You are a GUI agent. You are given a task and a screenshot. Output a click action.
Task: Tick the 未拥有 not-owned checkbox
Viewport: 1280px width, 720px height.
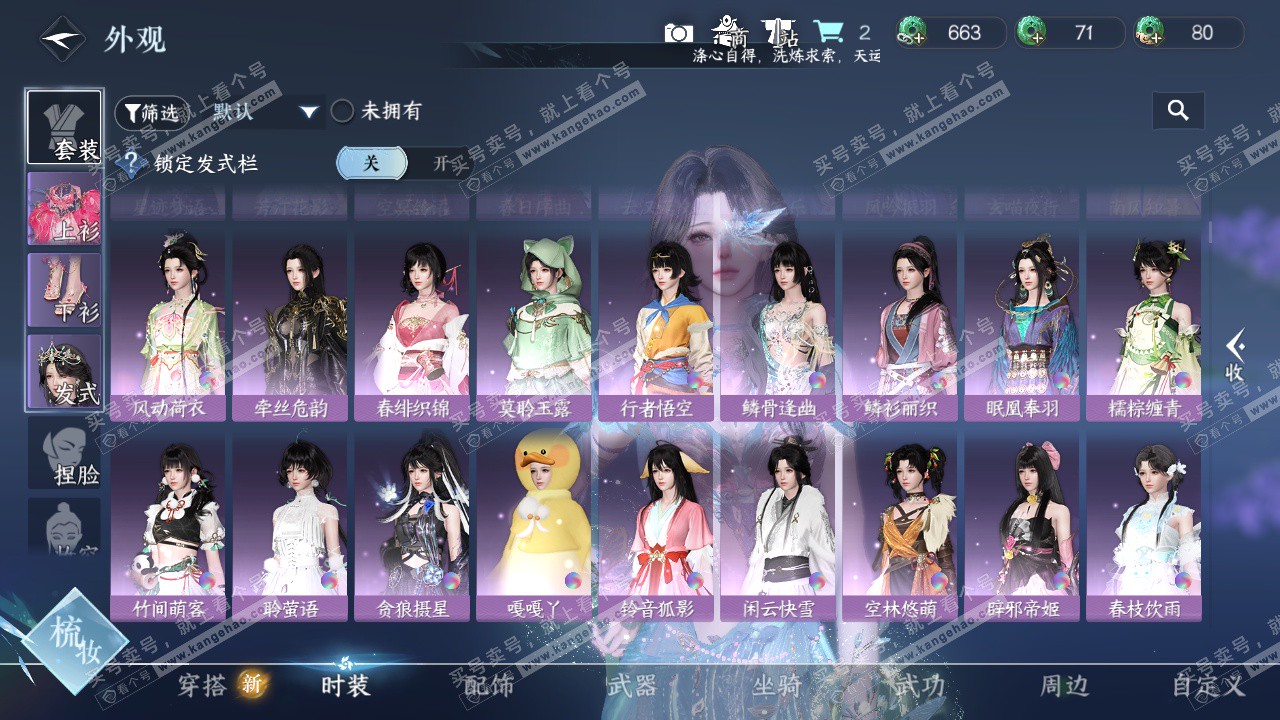coord(343,111)
